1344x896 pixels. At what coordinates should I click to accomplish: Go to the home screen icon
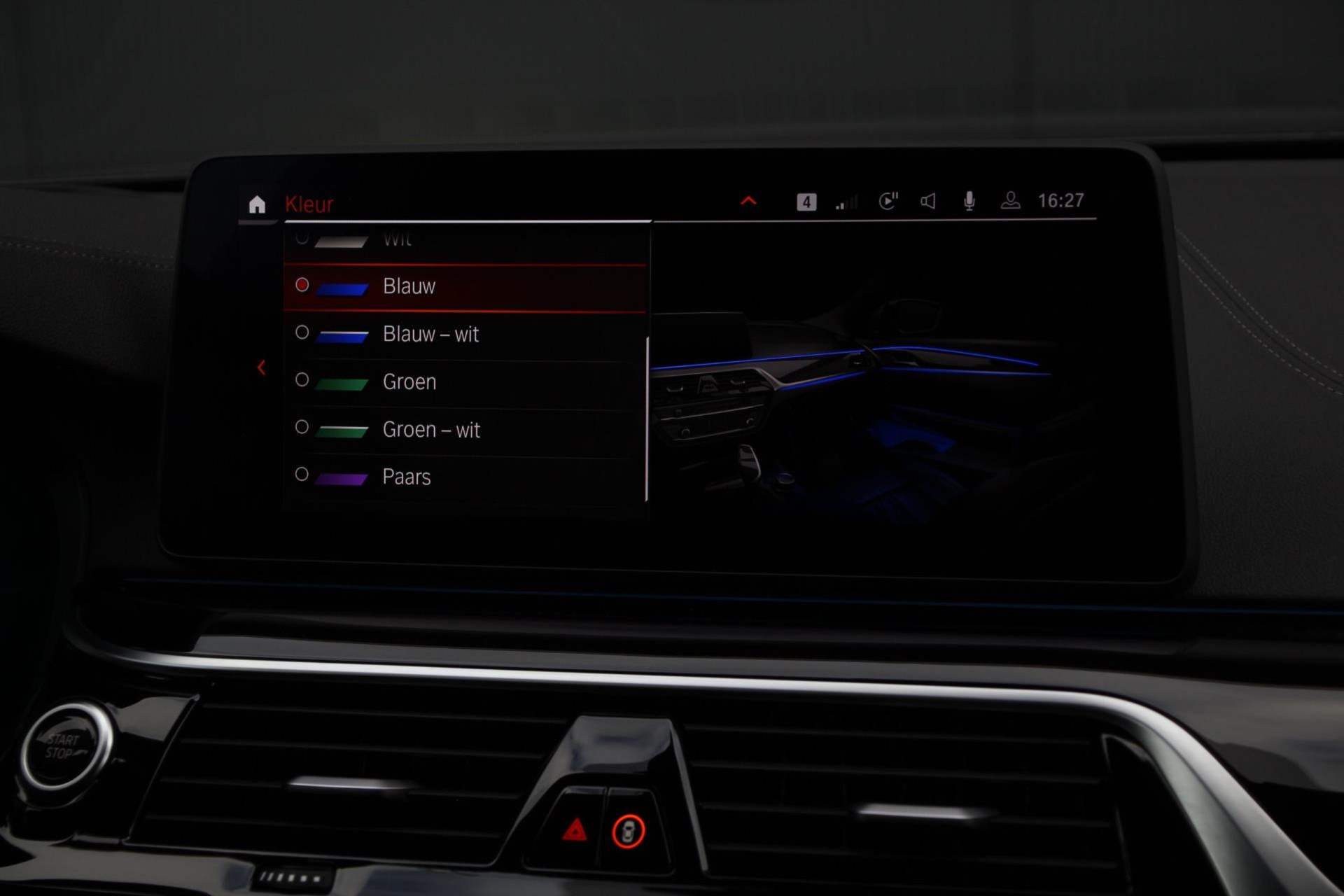click(x=257, y=204)
